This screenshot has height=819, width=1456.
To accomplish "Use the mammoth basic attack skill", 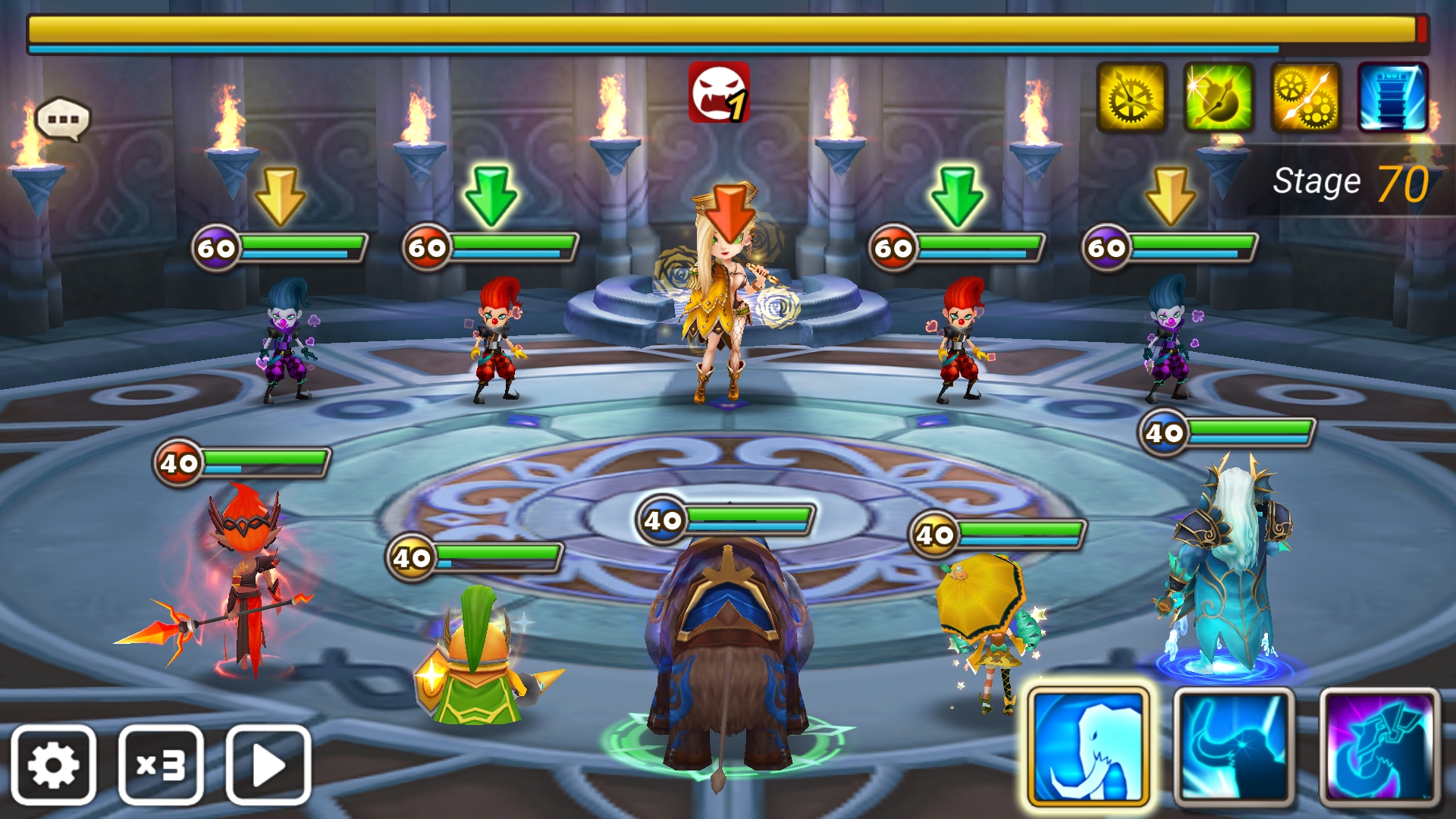I will [x=1088, y=747].
